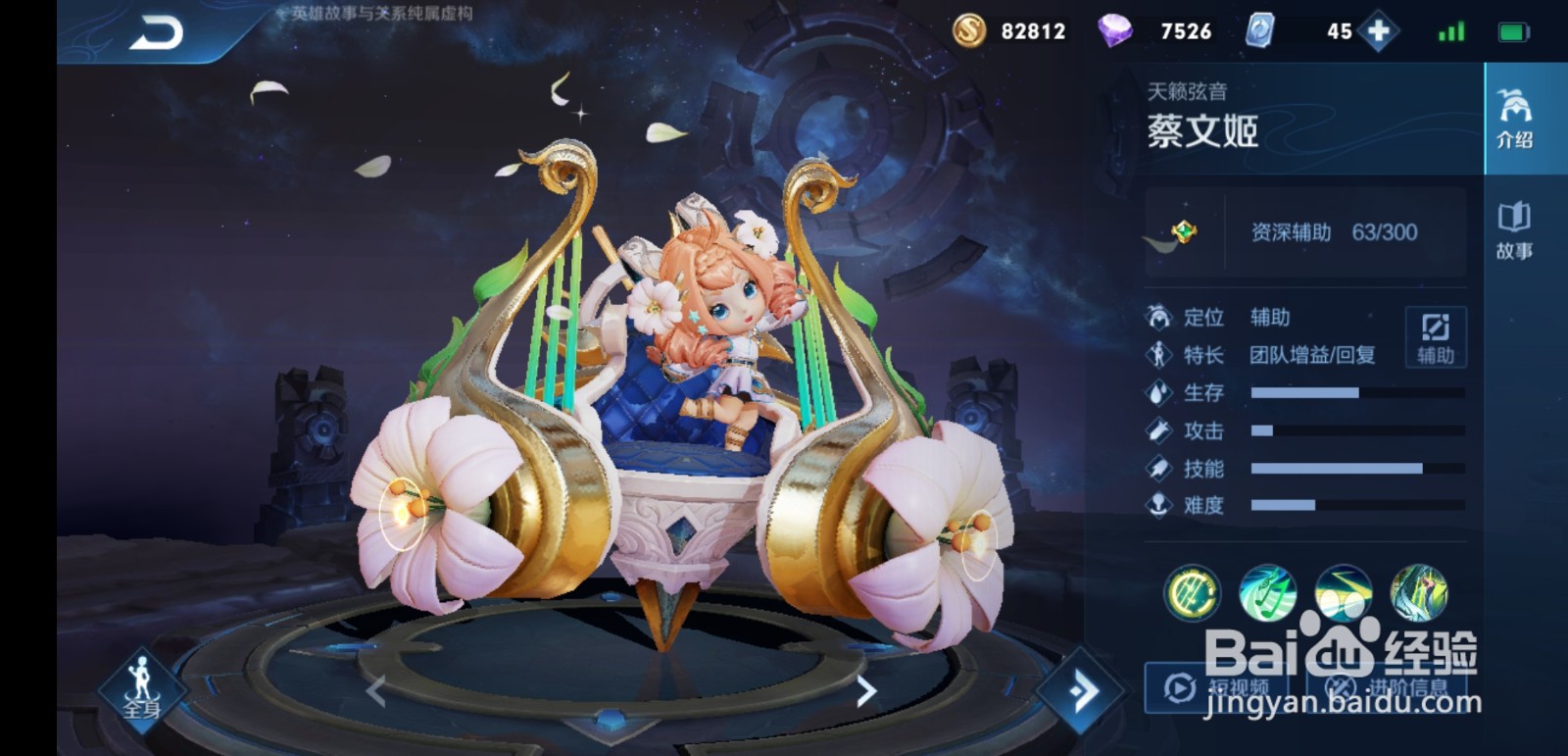Tap the purple diamond currency icon

click(1116, 30)
